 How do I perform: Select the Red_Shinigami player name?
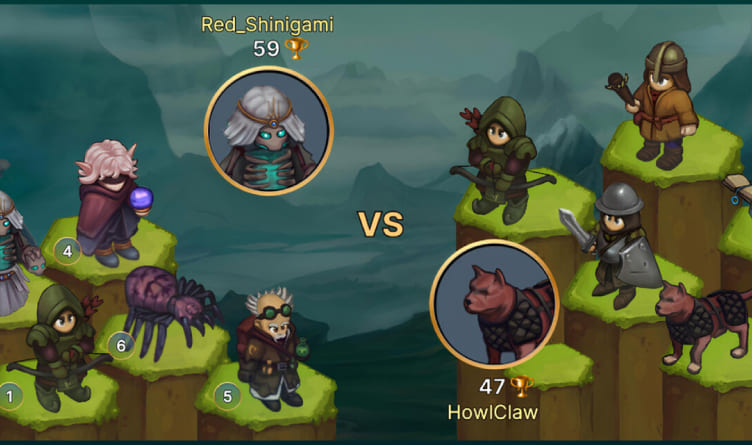click(x=267, y=24)
